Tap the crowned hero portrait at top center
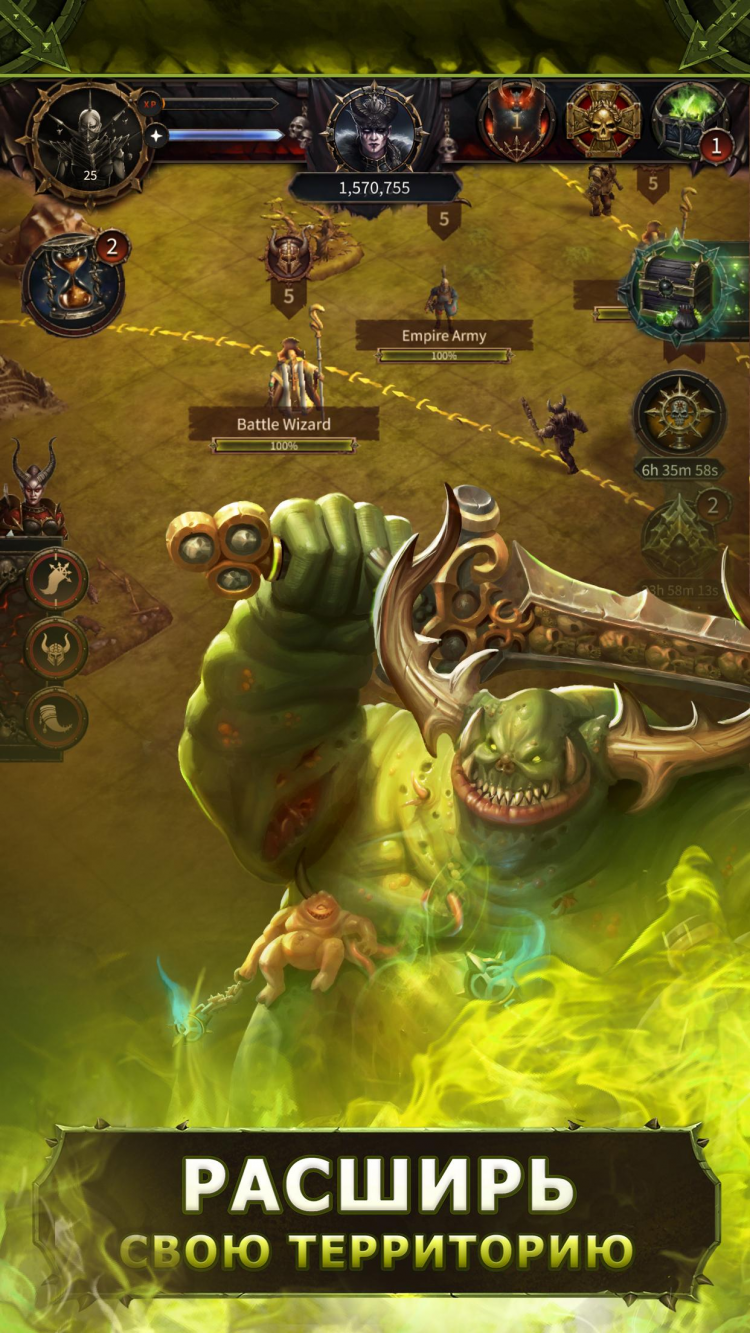The width and height of the screenshot is (750, 1333). (373, 132)
